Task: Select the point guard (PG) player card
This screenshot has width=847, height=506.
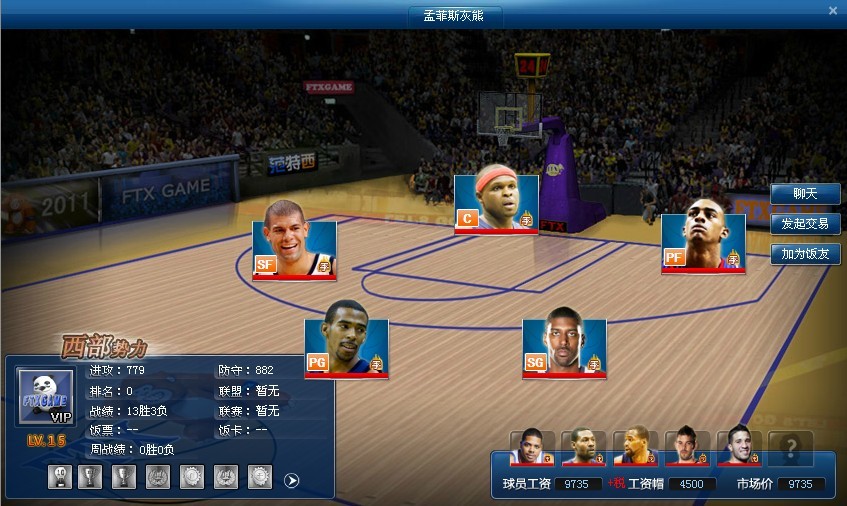Action: [x=346, y=348]
